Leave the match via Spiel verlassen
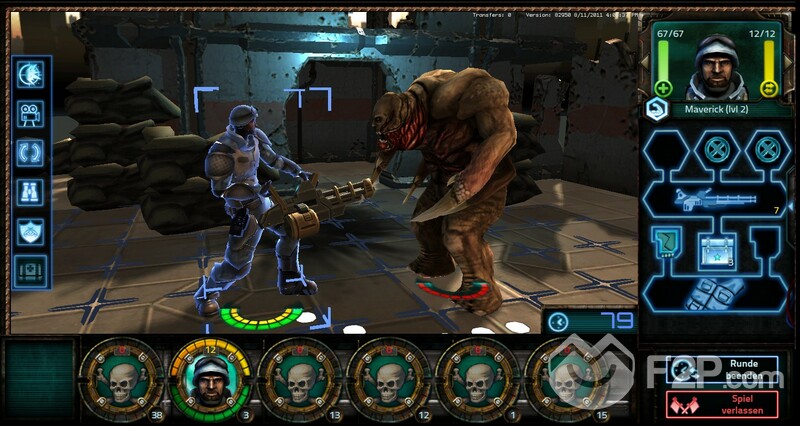The width and height of the screenshot is (800, 426). [722, 404]
